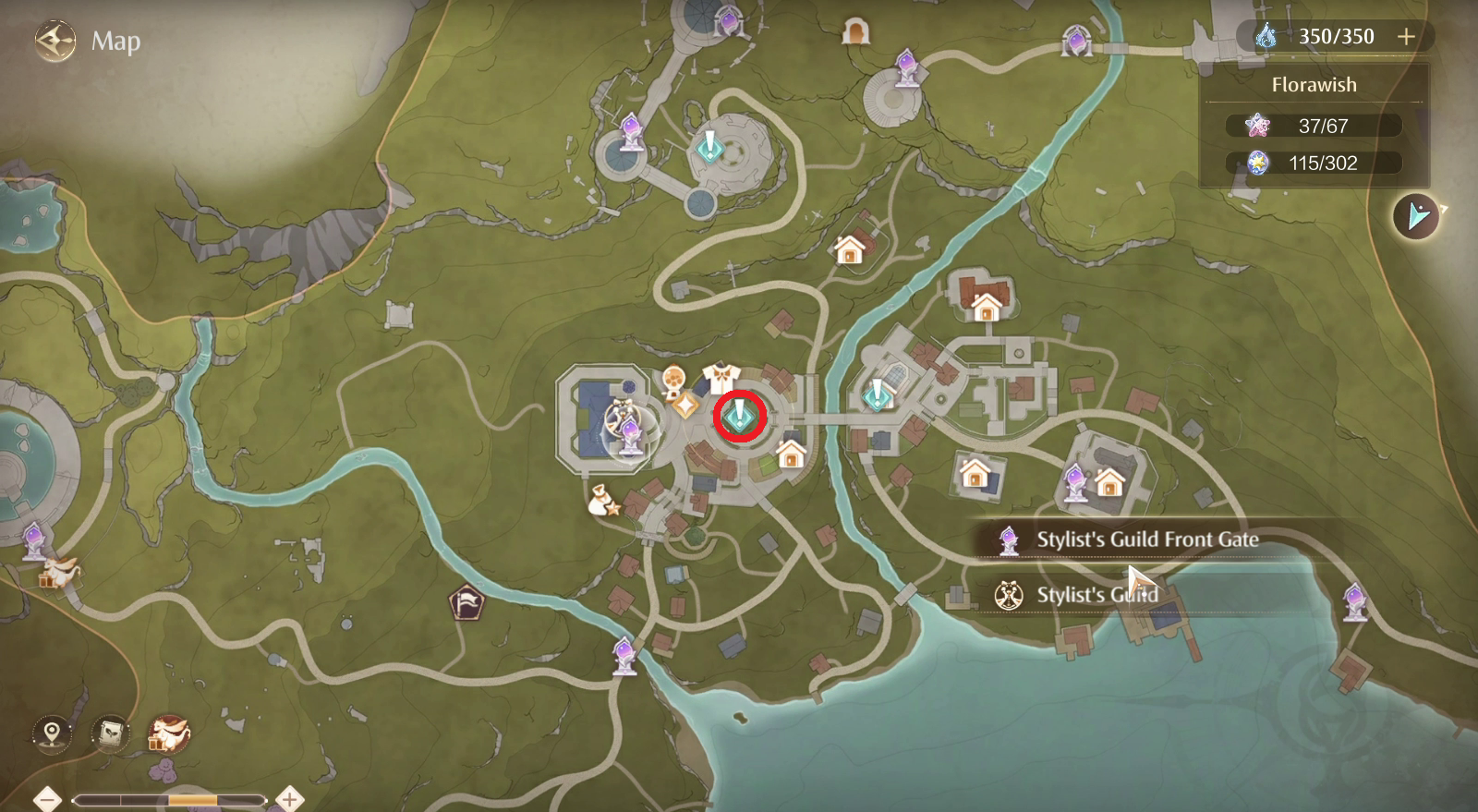Select the gumball machine map marker
This screenshot has width=1478, height=812.
(x=674, y=380)
